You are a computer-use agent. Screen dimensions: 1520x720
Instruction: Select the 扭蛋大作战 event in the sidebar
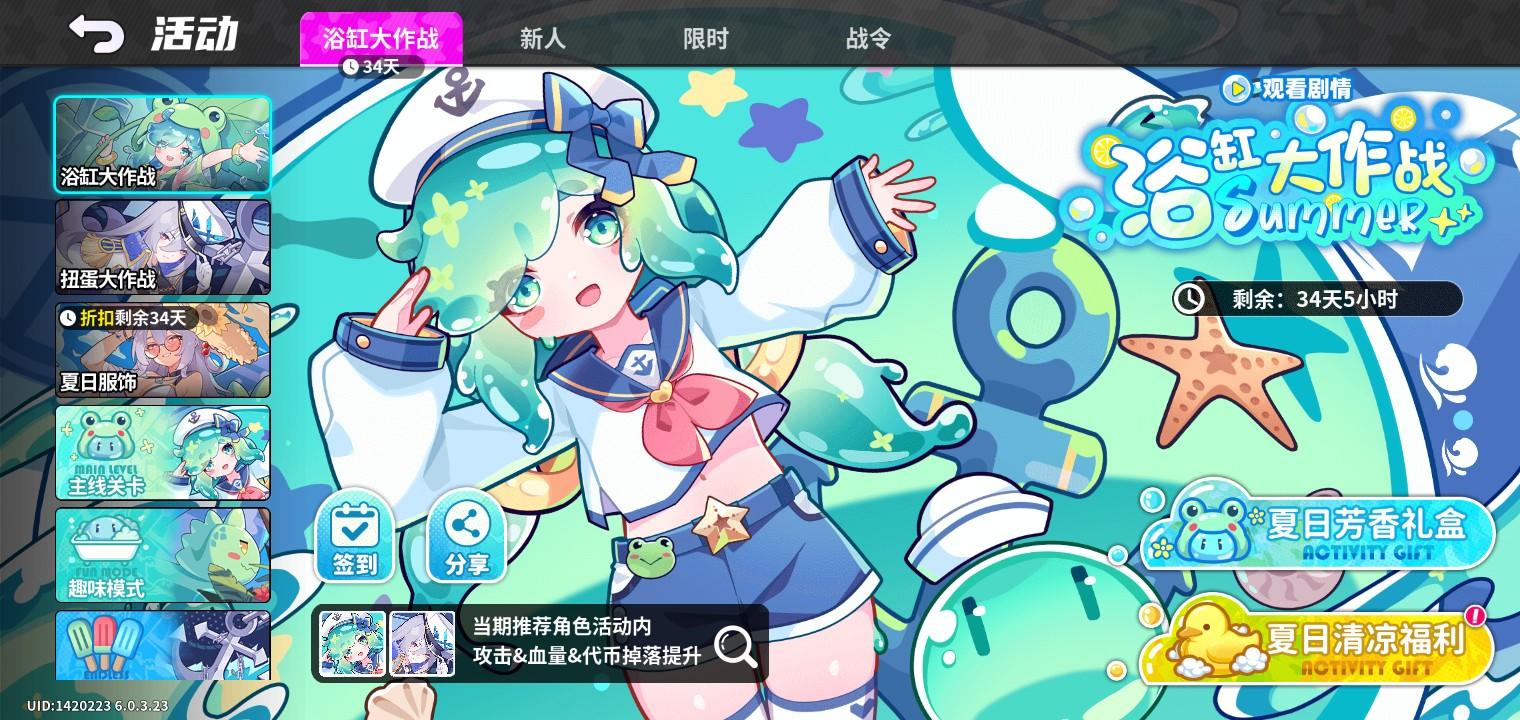162,245
